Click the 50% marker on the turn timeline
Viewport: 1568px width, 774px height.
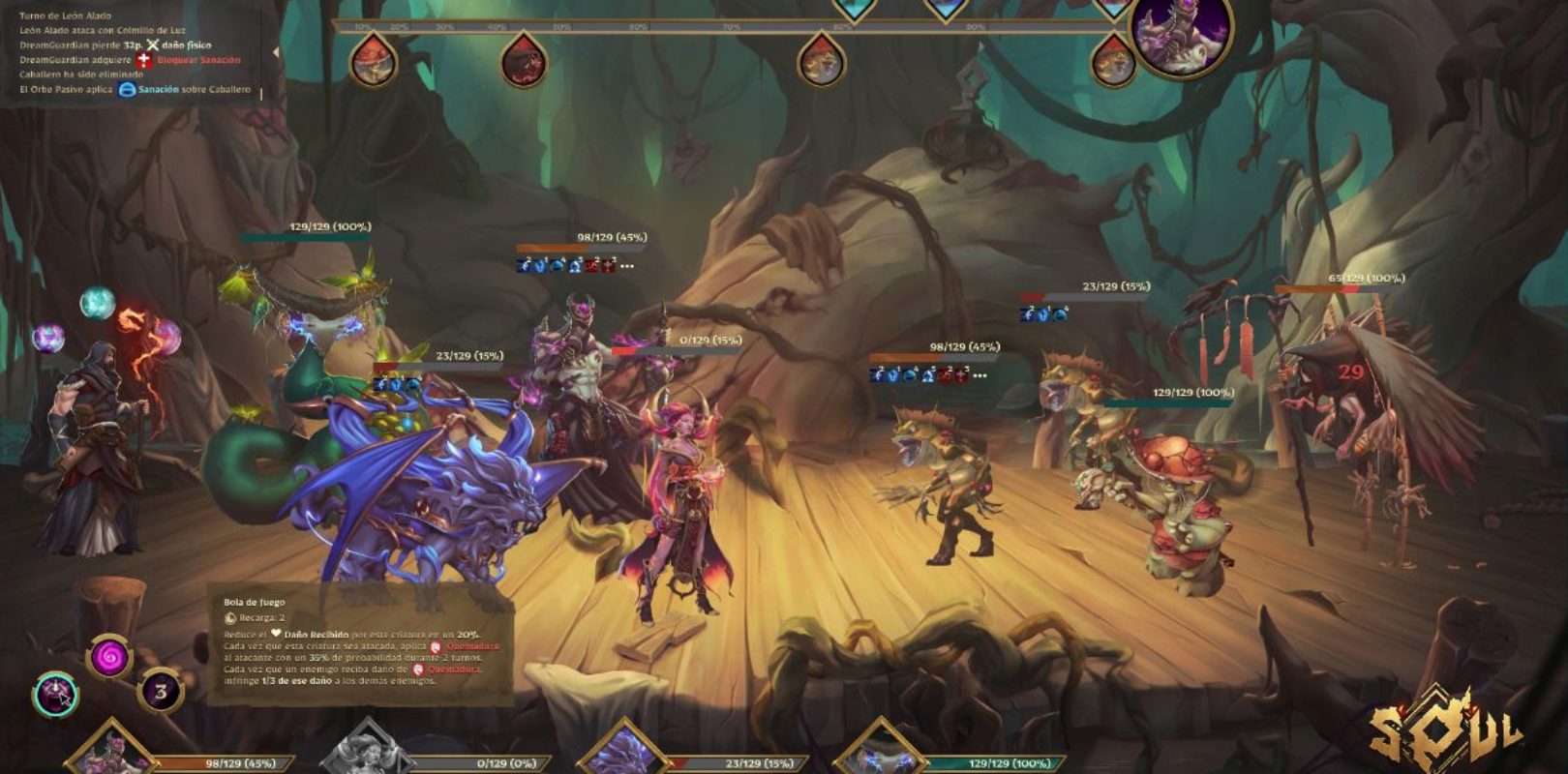point(560,26)
